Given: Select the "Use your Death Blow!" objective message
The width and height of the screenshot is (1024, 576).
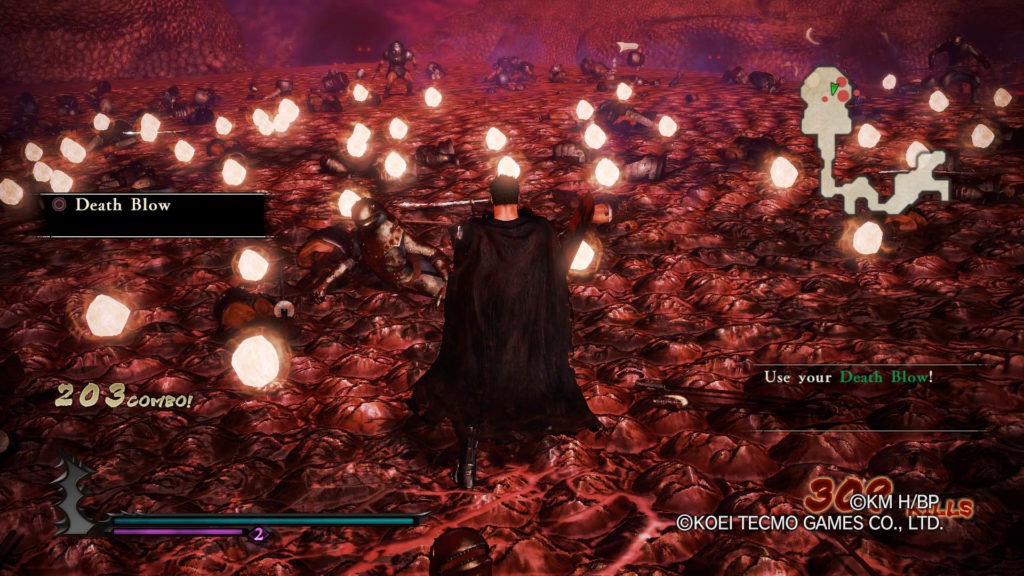Looking at the screenshot, I should click(x=848, y=377).
